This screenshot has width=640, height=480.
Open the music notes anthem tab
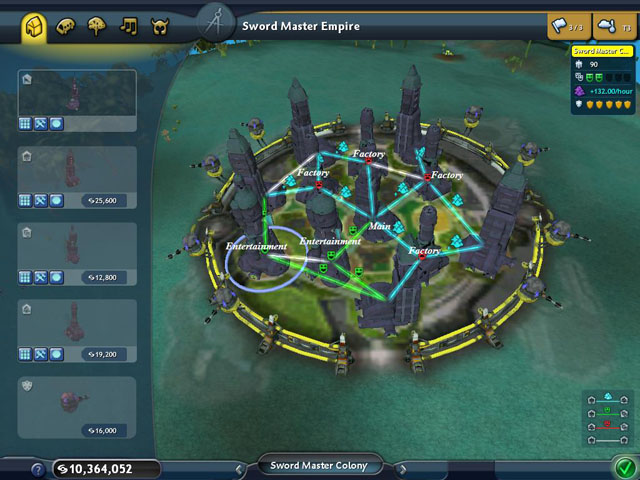(128, 27)
